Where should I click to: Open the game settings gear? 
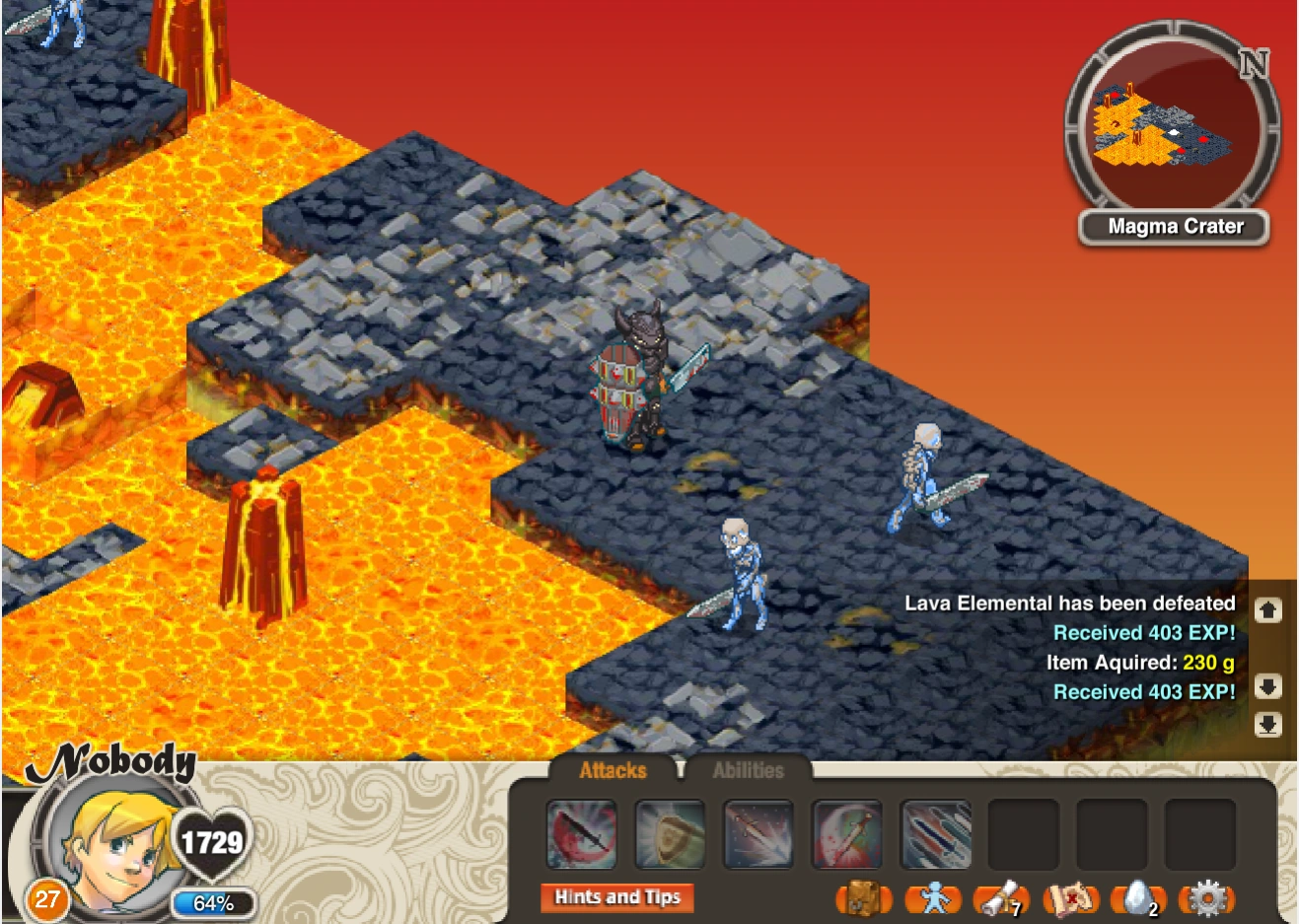coord(1205,900)
